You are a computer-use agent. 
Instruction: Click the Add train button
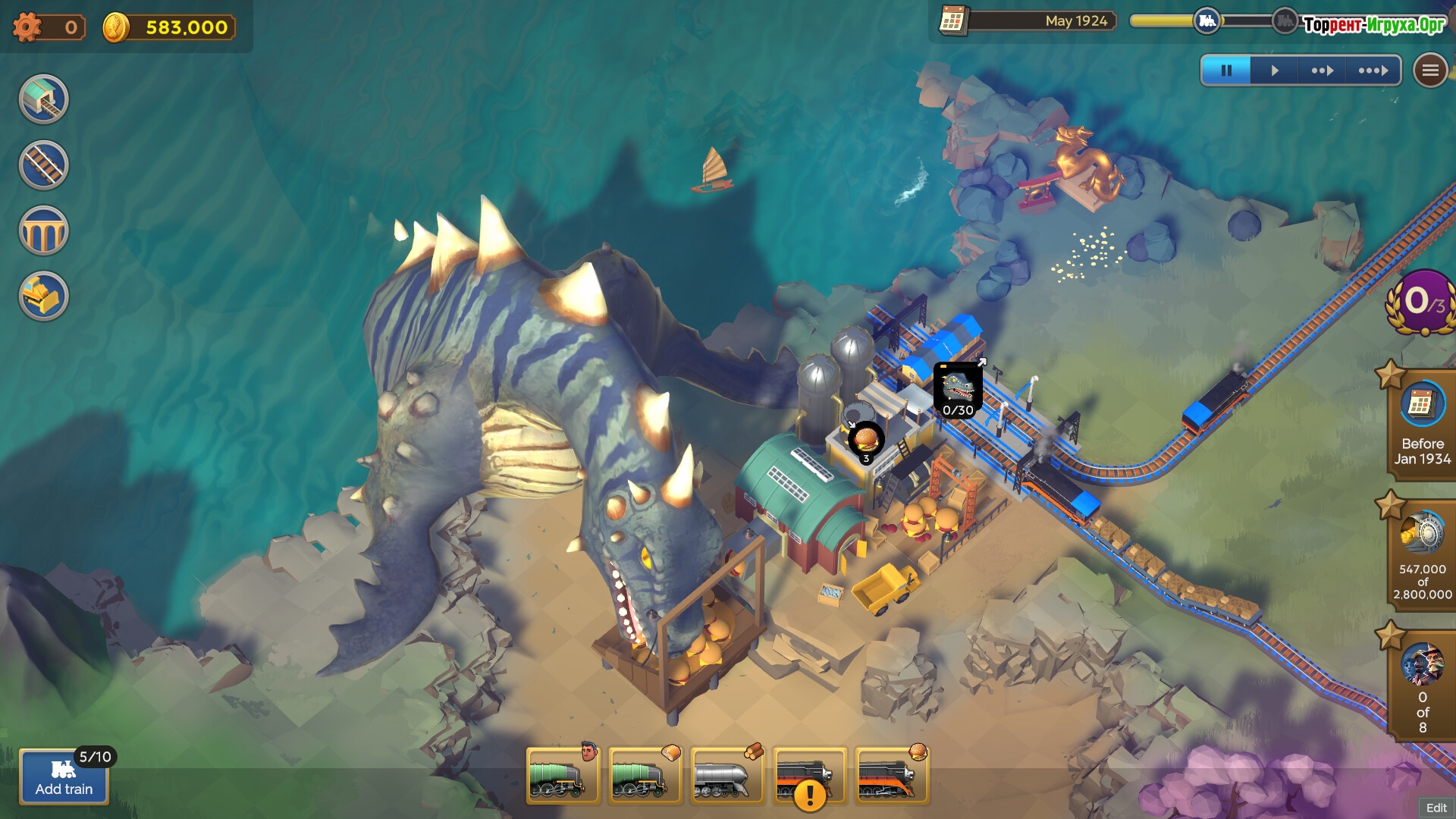click(x=64, y=777)
